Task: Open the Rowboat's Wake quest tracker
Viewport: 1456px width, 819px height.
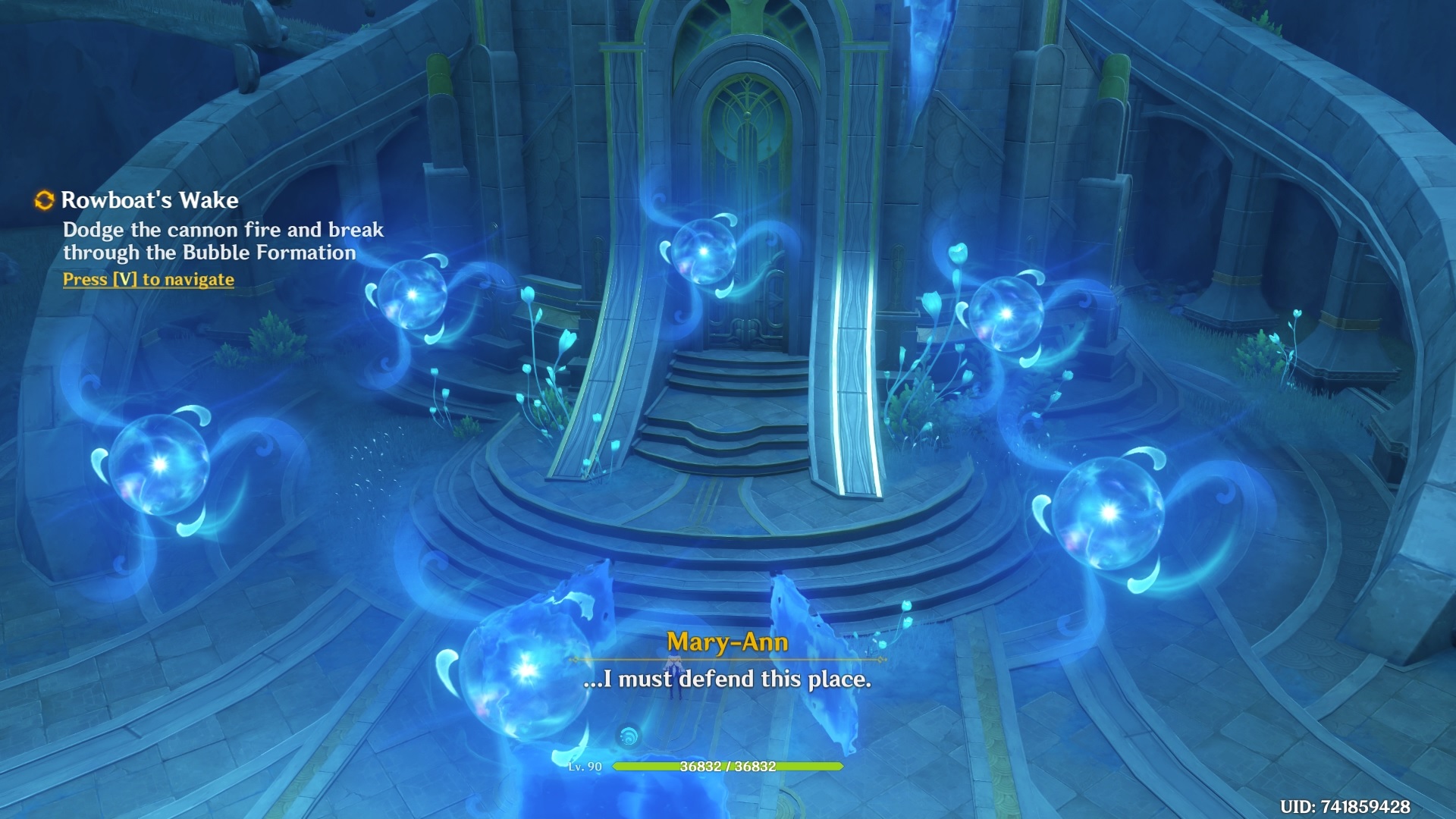Action: click(149, 200)
